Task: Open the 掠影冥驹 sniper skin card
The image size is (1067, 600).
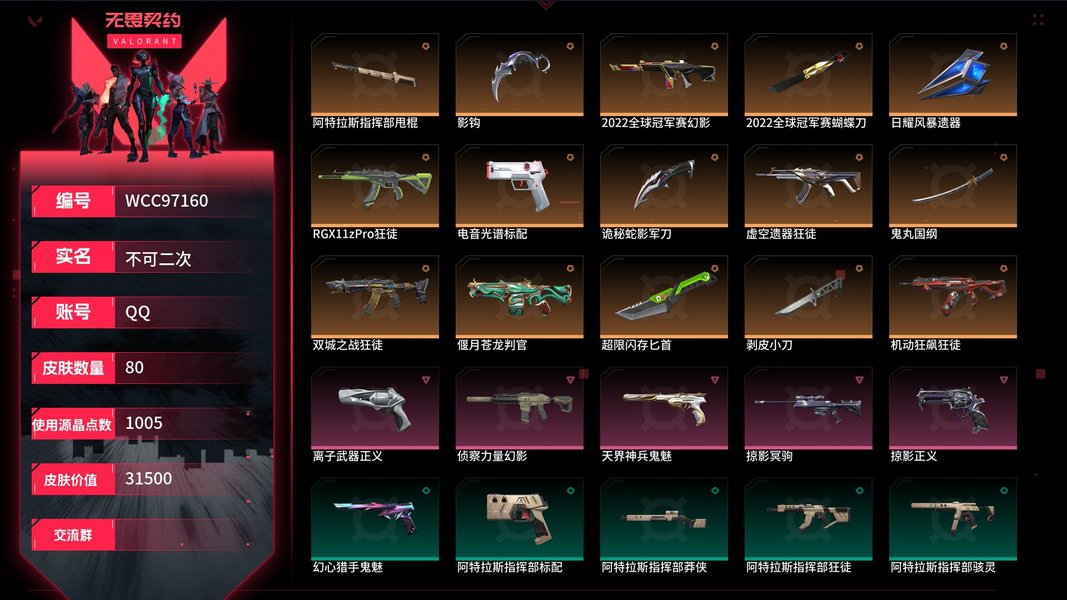Action: [x=808, y=408]
